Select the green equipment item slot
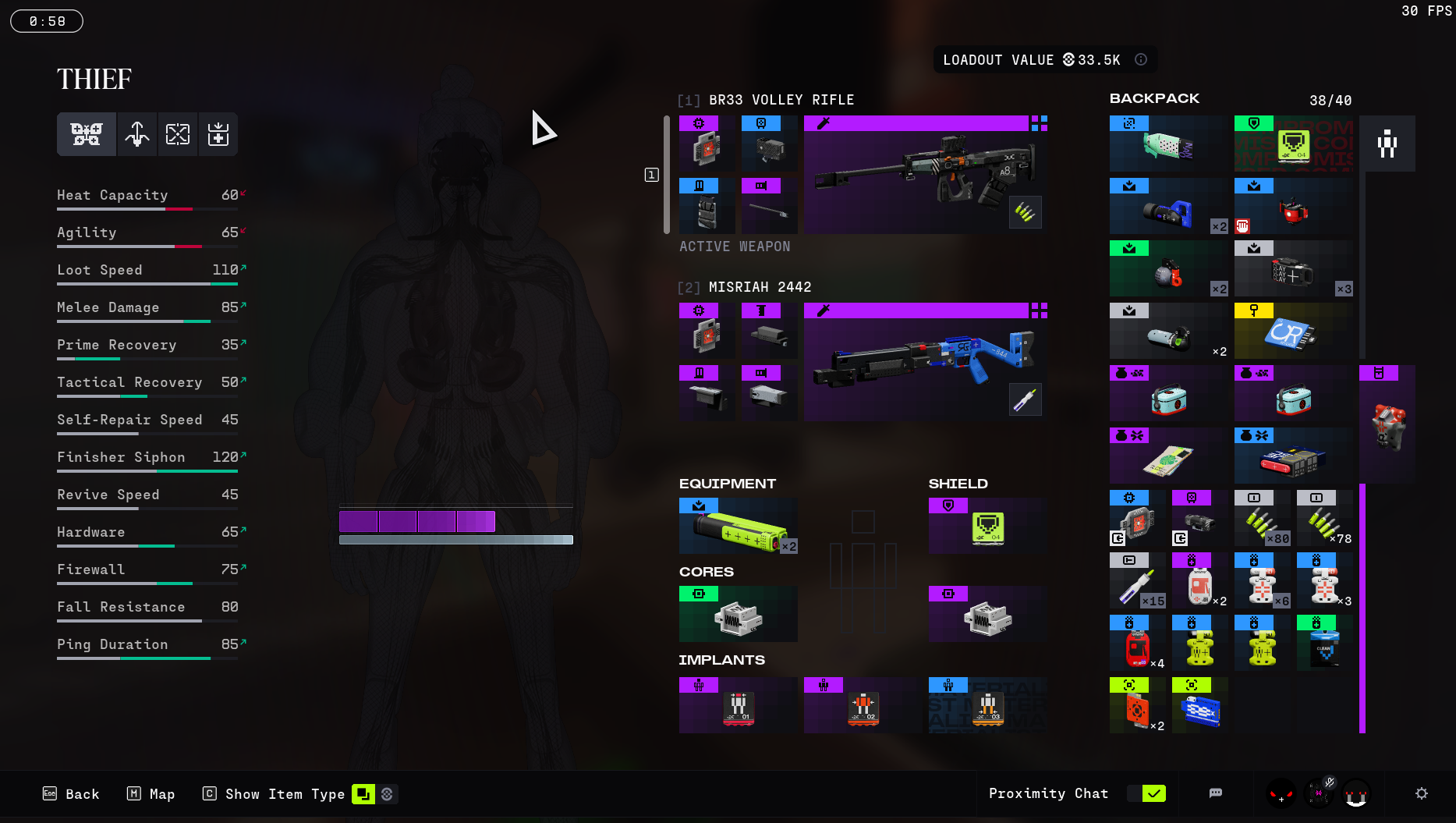This screenshot has height=823, width=1456. point(738,527)
